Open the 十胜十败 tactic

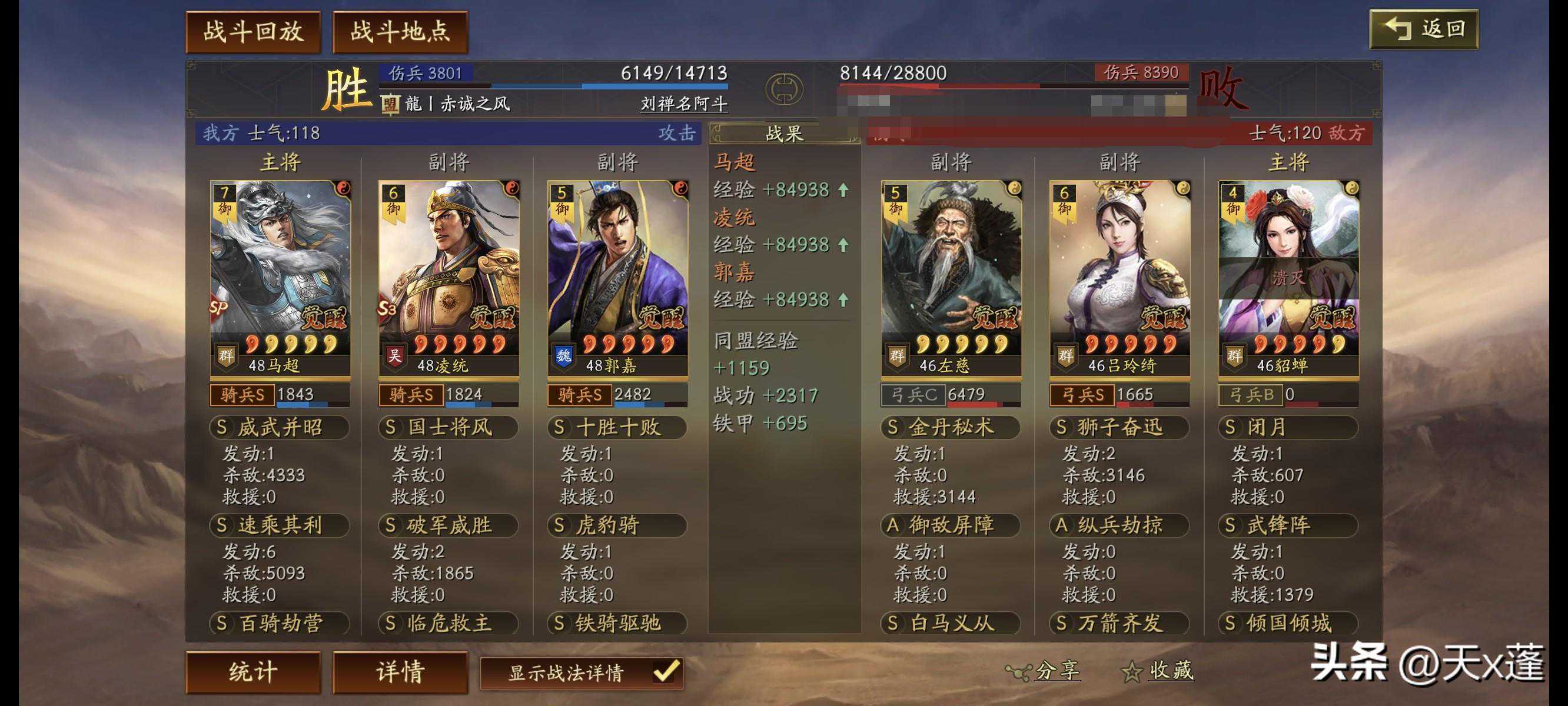[617, 427]
